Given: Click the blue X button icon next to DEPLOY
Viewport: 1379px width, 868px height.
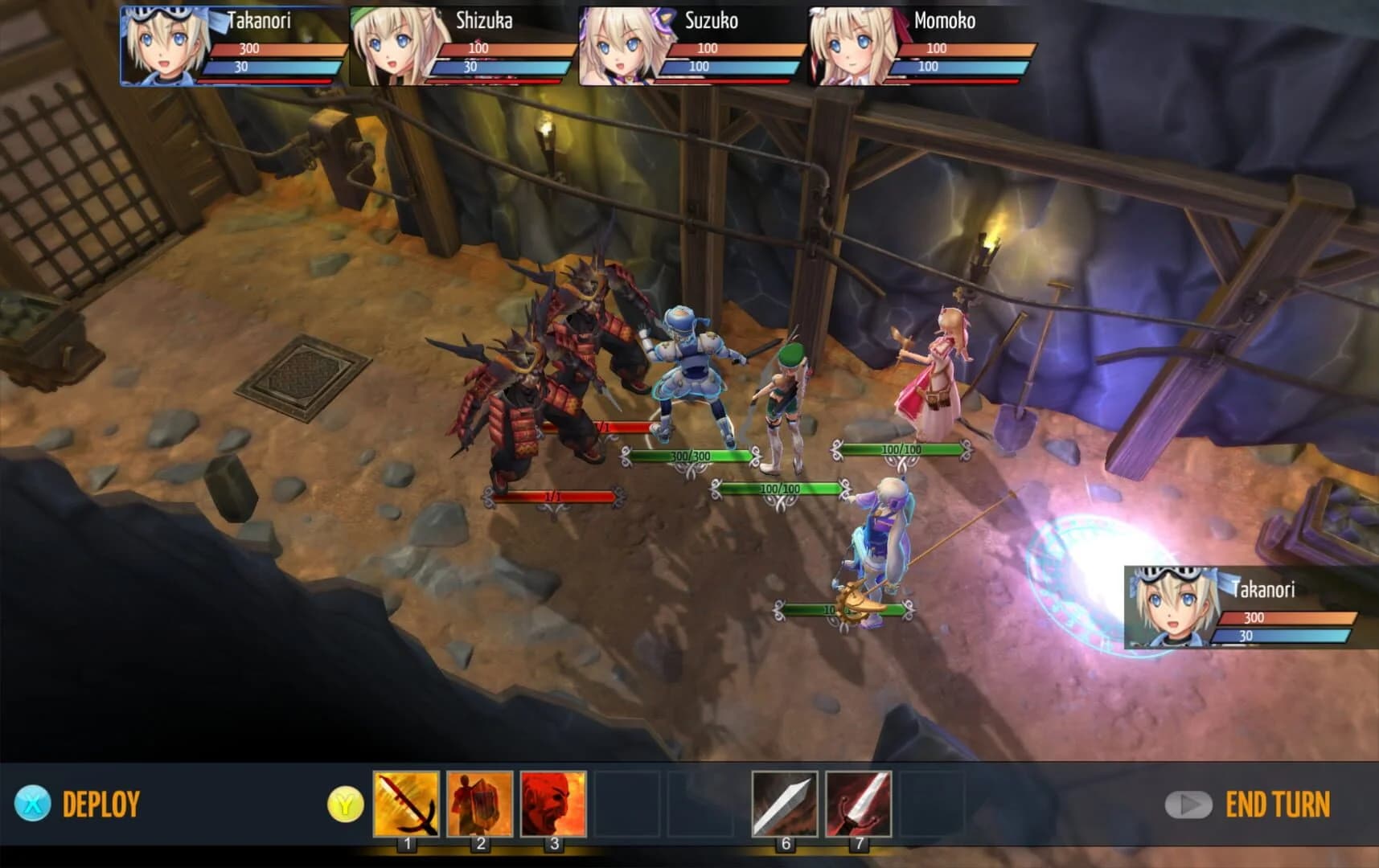Looking at the screenshot, I should (x=31, y=801).
